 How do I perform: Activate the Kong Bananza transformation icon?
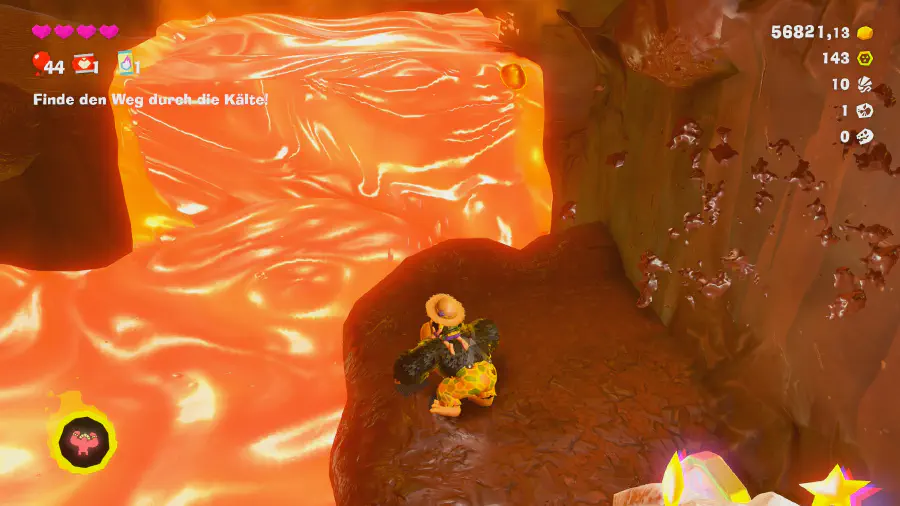(82, 439)
